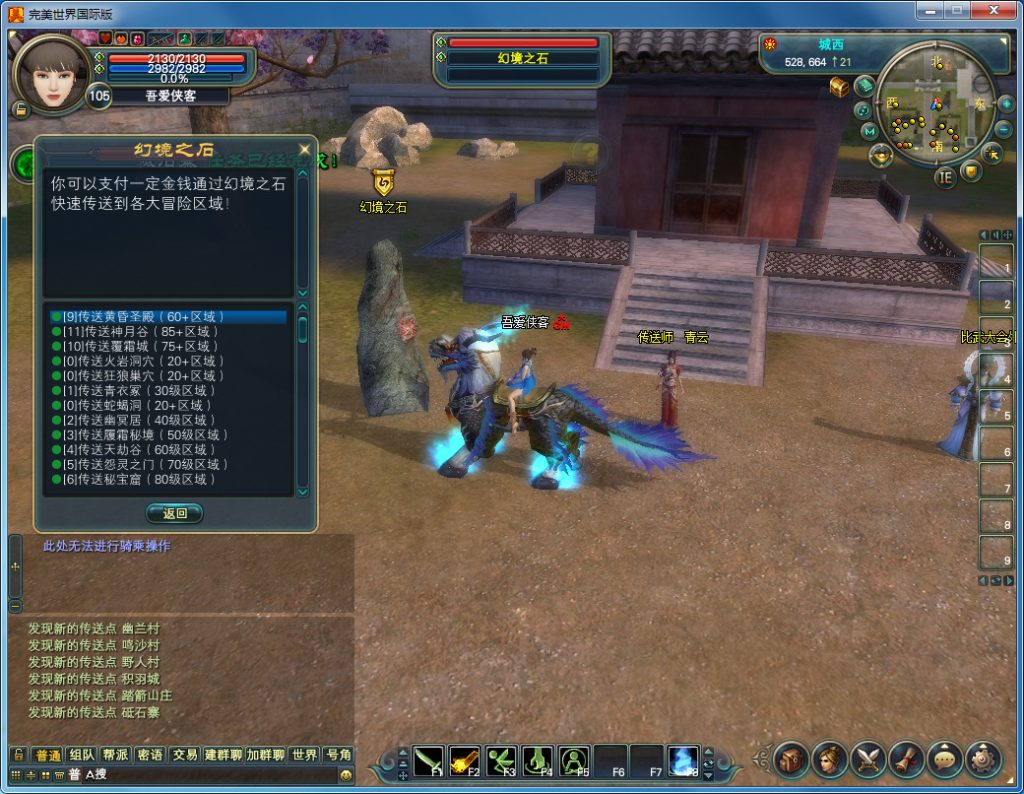Close the 幻境之石 dialog window

coord(304,149)
